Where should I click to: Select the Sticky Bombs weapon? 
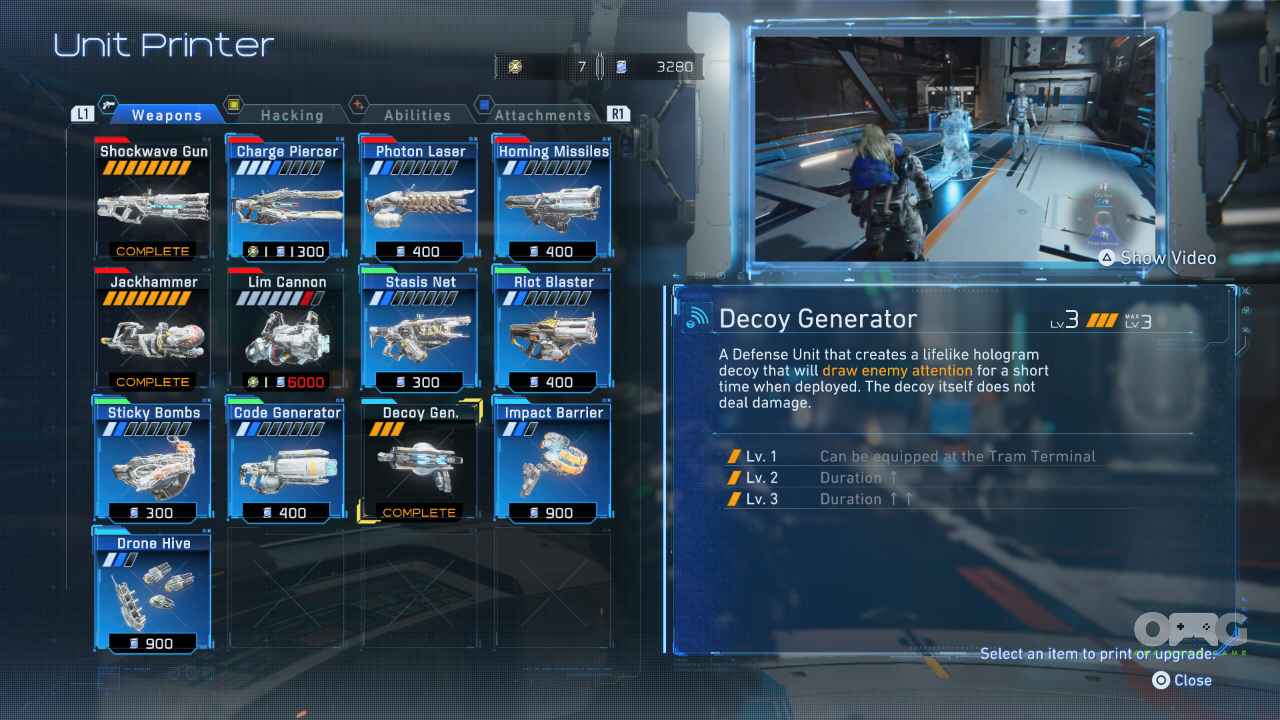(x=153, y=462)
